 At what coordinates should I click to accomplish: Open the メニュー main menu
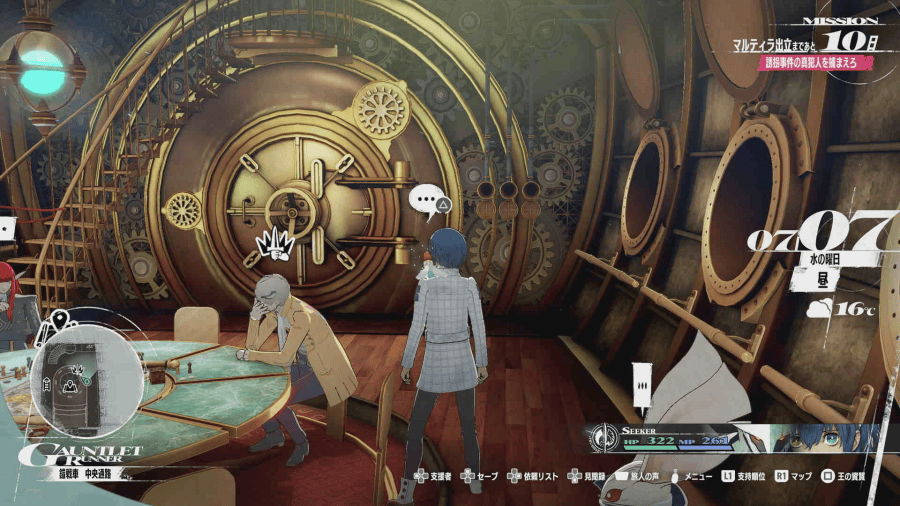pos(698,477)
